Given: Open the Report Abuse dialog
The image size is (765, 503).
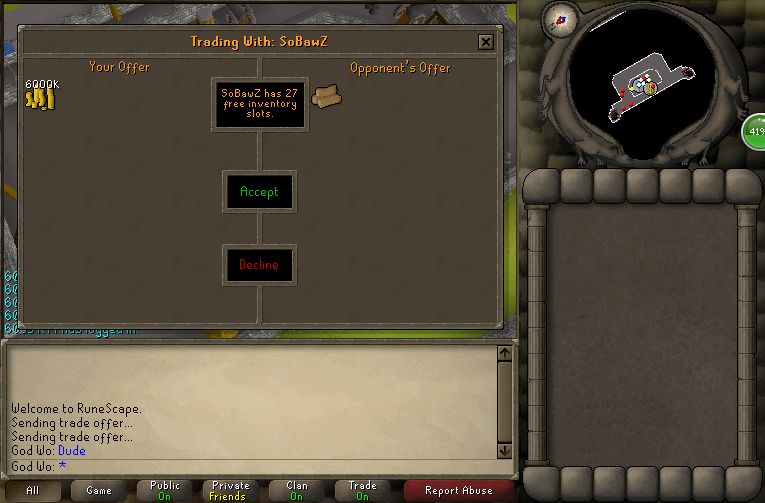Looking at the screenshot, I should [459, 490].
